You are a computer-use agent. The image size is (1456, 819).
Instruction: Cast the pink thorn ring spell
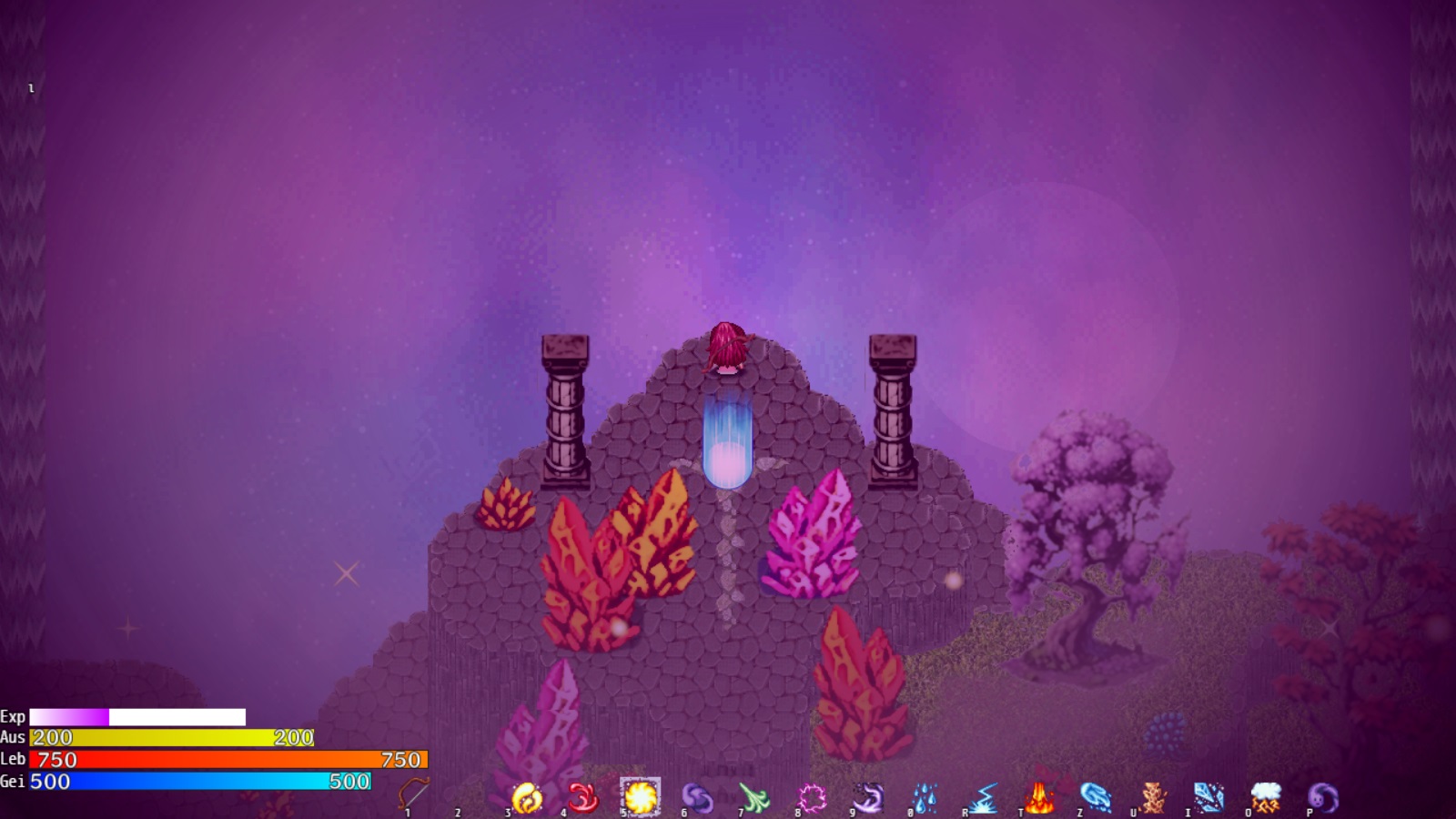[811, 798]
